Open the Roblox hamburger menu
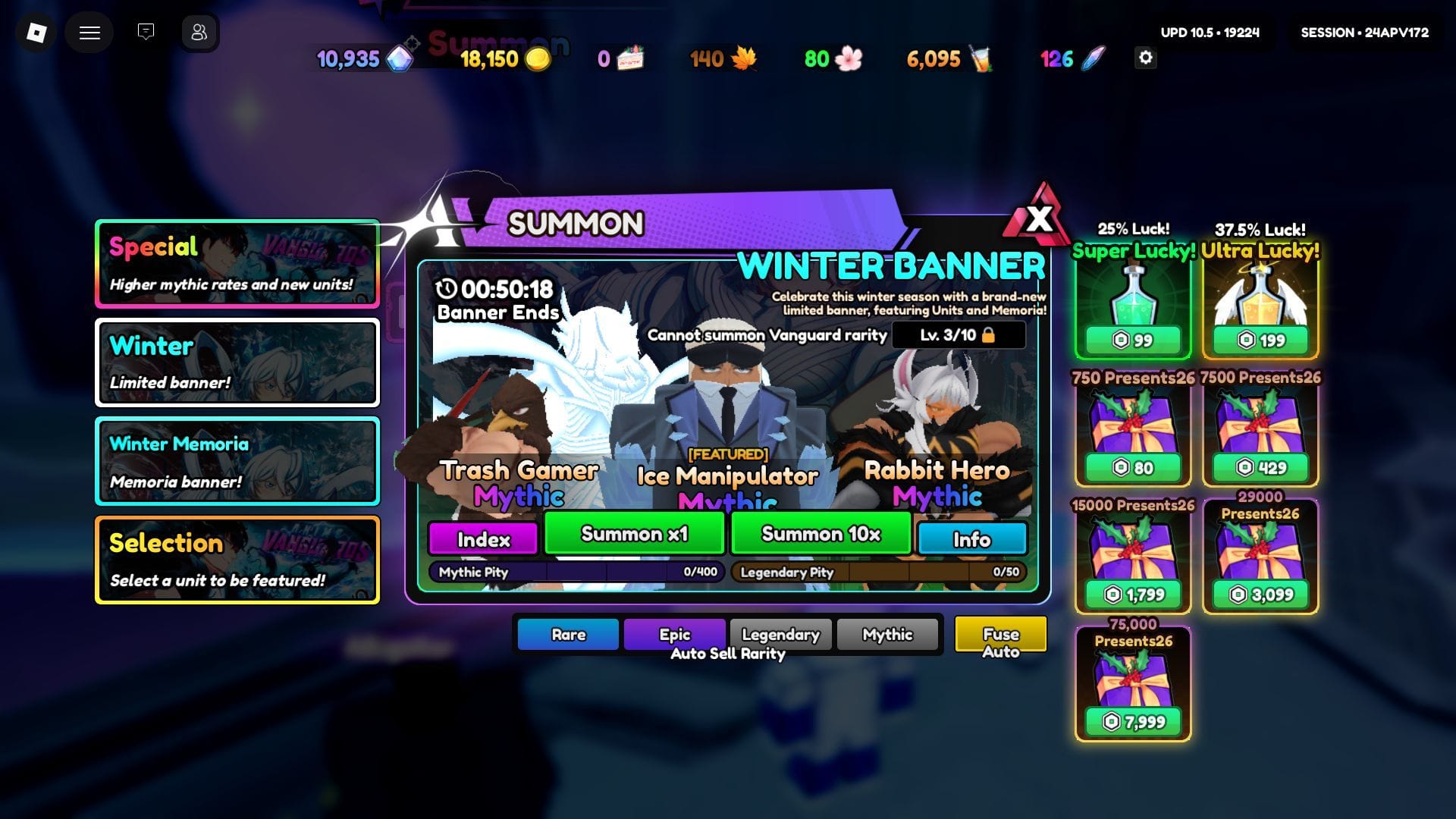The image size is (1456, 819). point(89,33)
